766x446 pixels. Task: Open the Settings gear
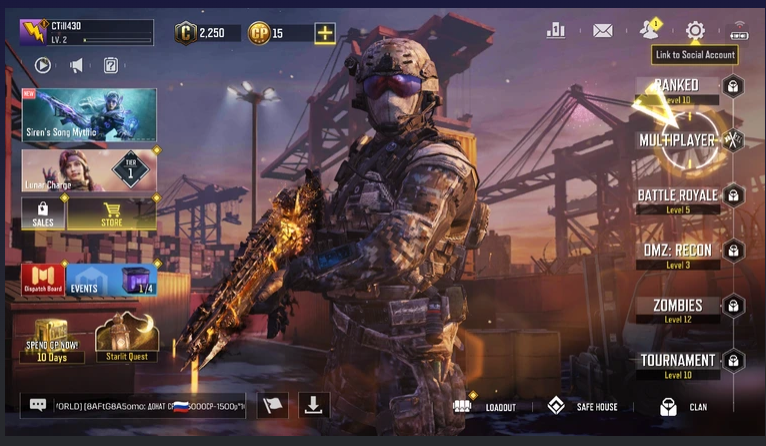[695, 30]
